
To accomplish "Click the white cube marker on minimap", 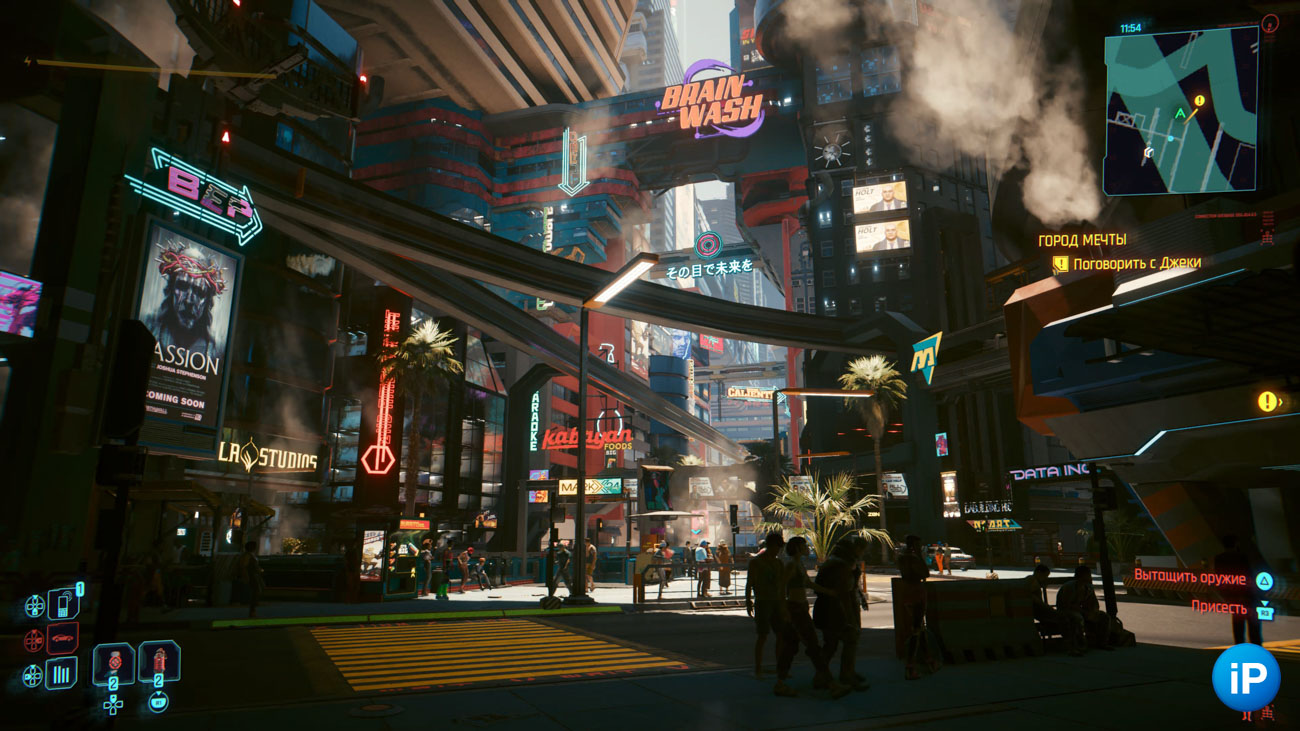I will [x=1149, y=153].
